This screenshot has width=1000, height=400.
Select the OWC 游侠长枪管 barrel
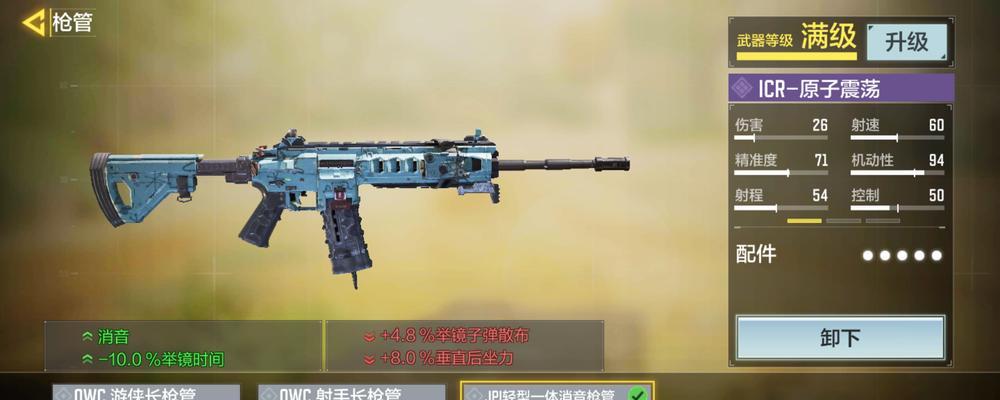point(146,393)
